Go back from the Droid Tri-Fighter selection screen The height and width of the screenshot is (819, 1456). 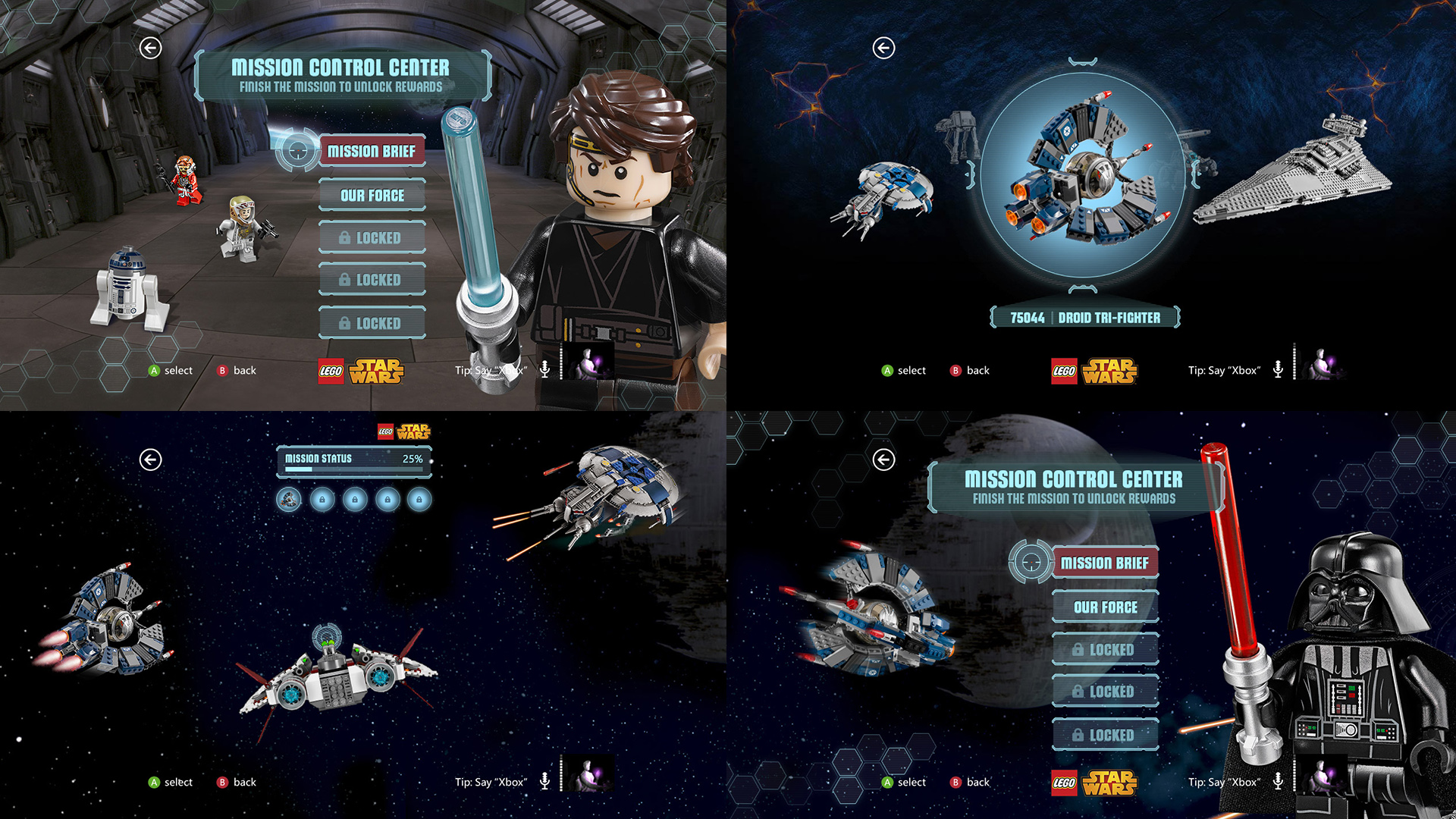pyautogui.click(x=883, y=48)
